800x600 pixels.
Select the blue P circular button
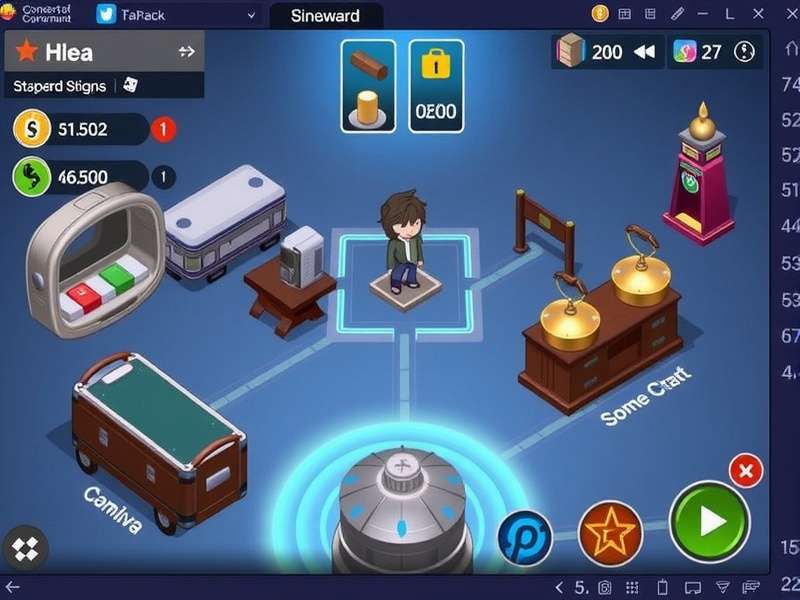pyautogui.click(x=526, y=537)
